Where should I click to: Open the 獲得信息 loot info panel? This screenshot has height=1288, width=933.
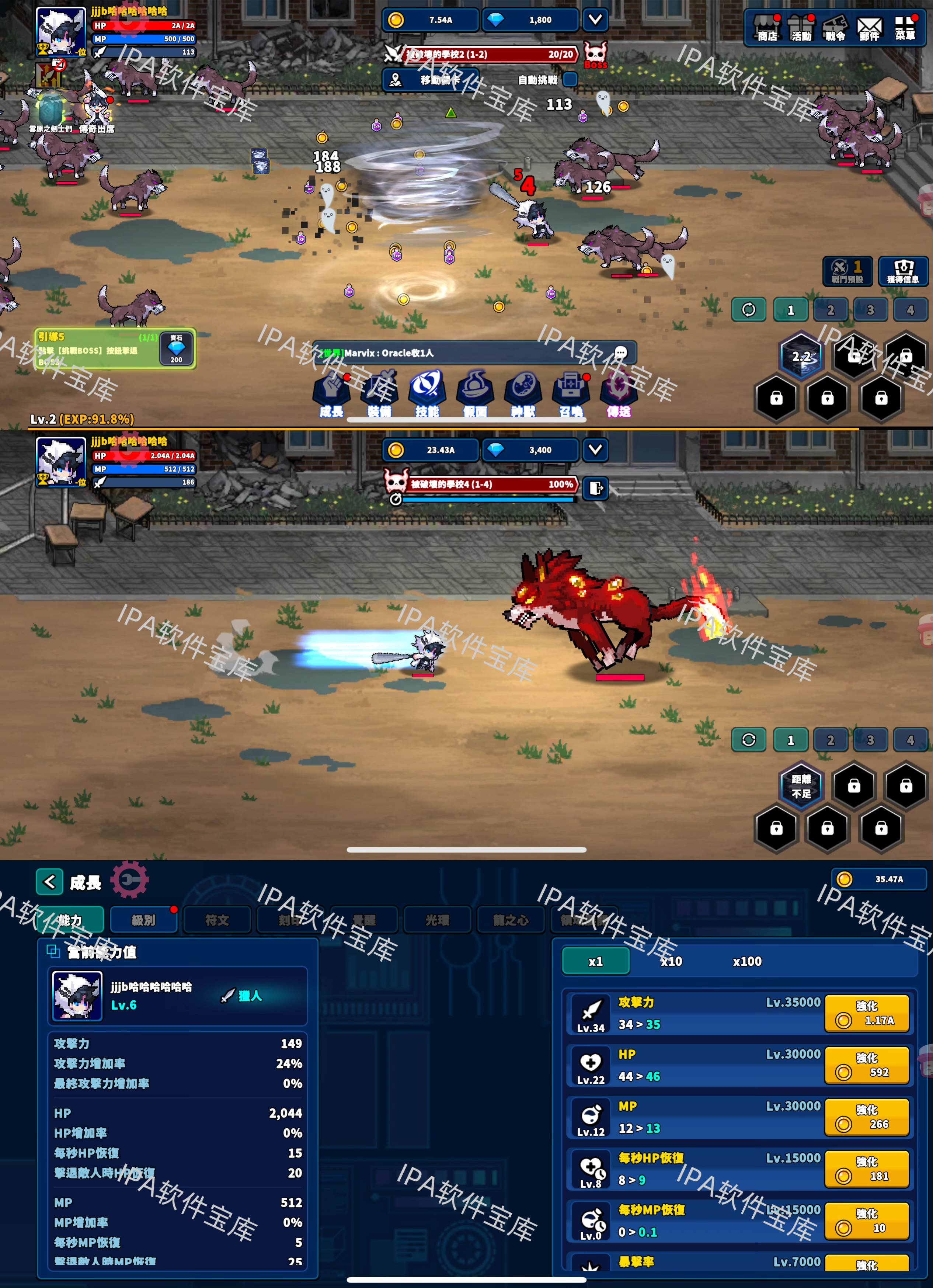(x=902, y=271)
